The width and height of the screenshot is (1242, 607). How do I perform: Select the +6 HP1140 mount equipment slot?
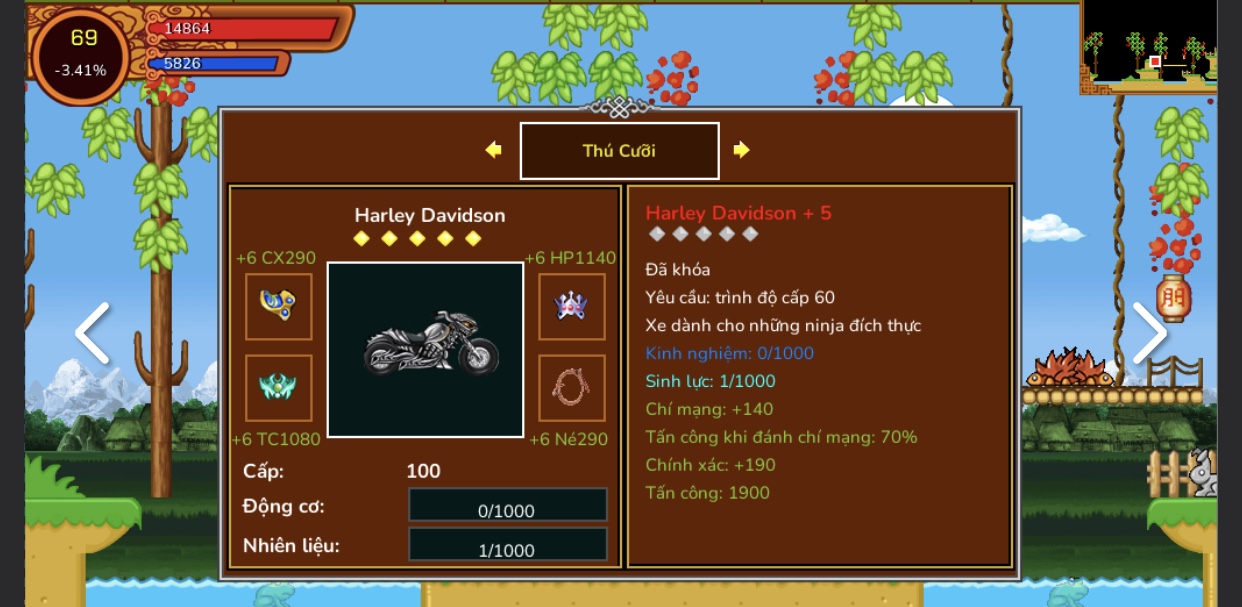click(x=572, y=307)
